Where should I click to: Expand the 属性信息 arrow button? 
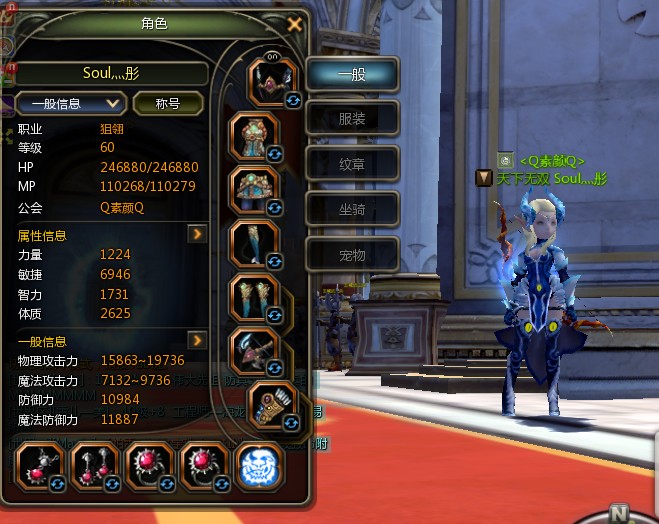click(x=198, y=234)
